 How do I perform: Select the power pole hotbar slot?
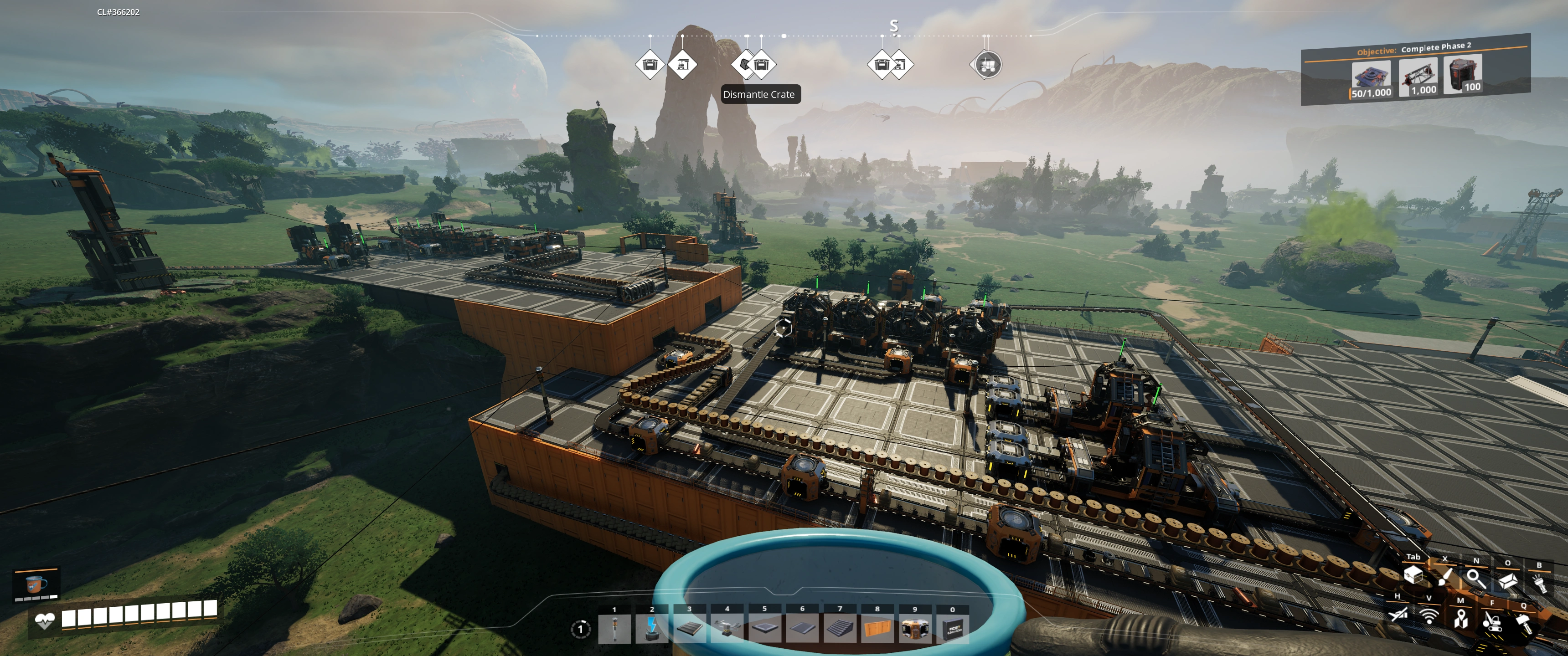point(614,628)
